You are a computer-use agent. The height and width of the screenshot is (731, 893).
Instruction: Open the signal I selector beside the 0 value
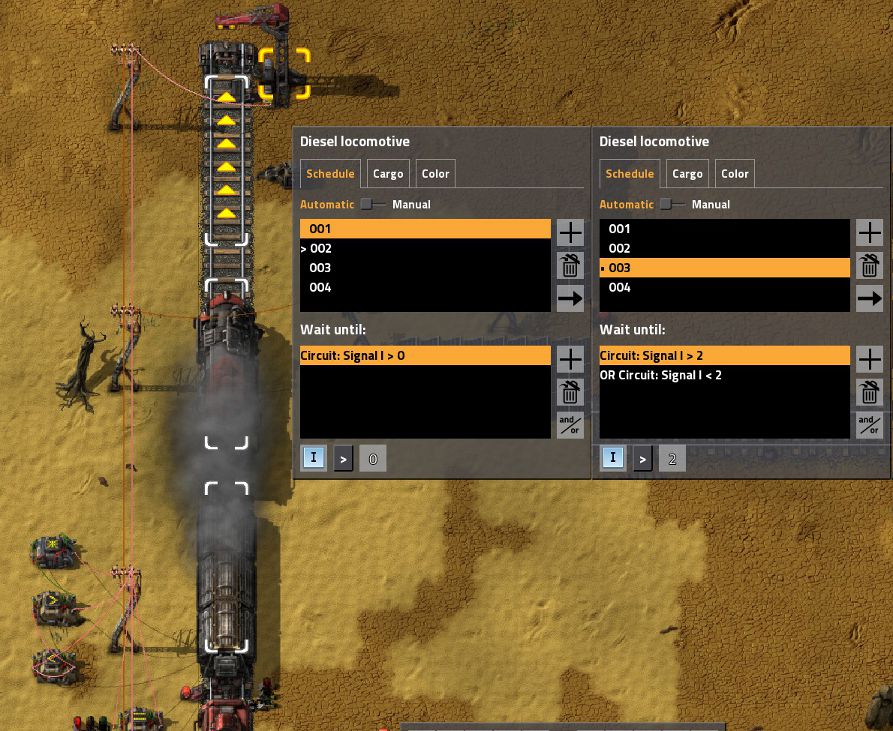click(x=313, y=459)
